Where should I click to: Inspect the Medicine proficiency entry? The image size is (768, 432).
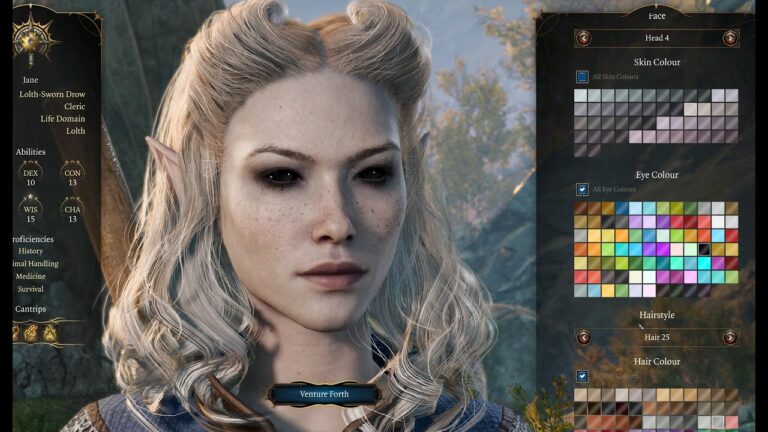coord(31,277)
